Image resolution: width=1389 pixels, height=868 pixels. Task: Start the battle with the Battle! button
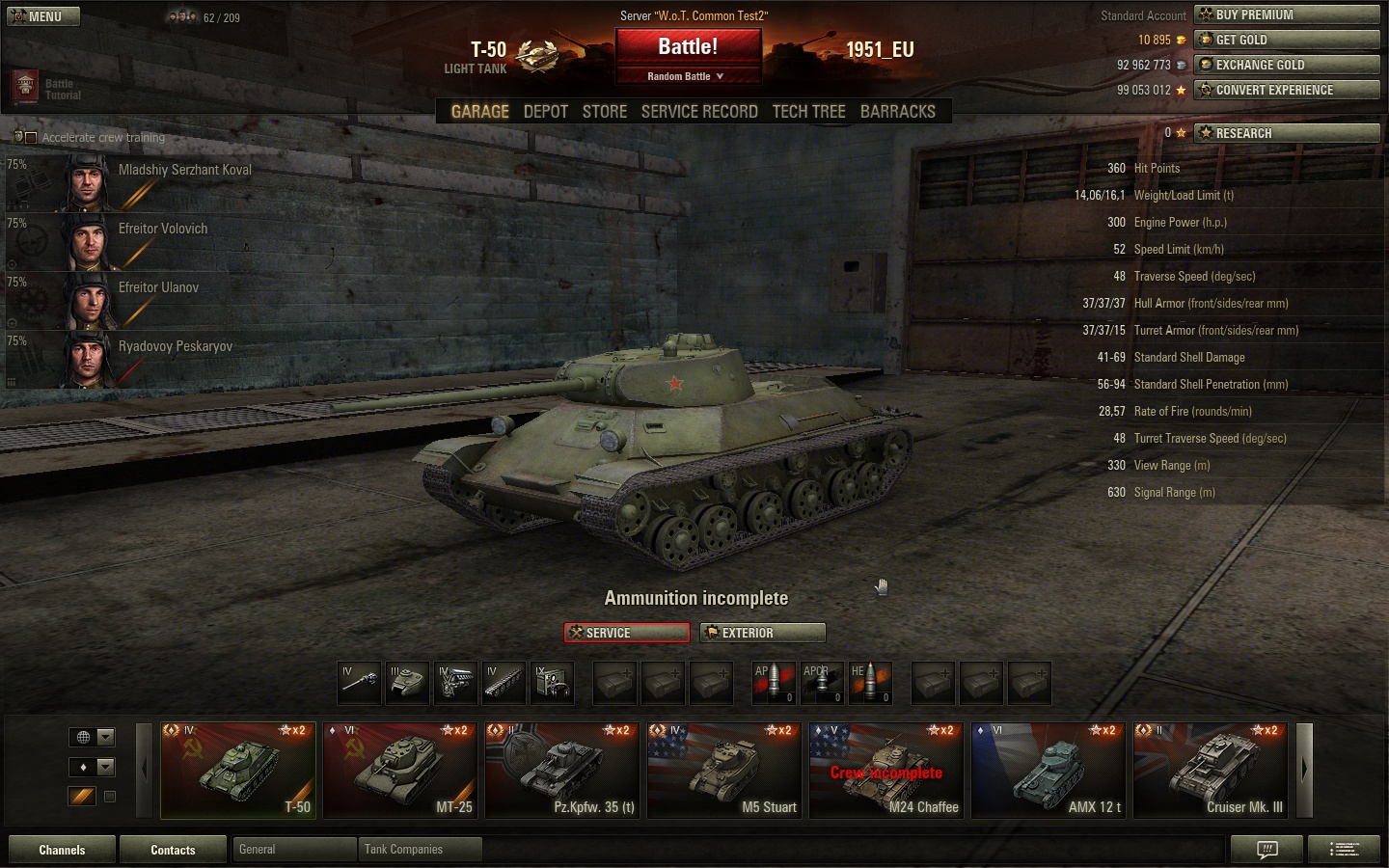(688, 47)
